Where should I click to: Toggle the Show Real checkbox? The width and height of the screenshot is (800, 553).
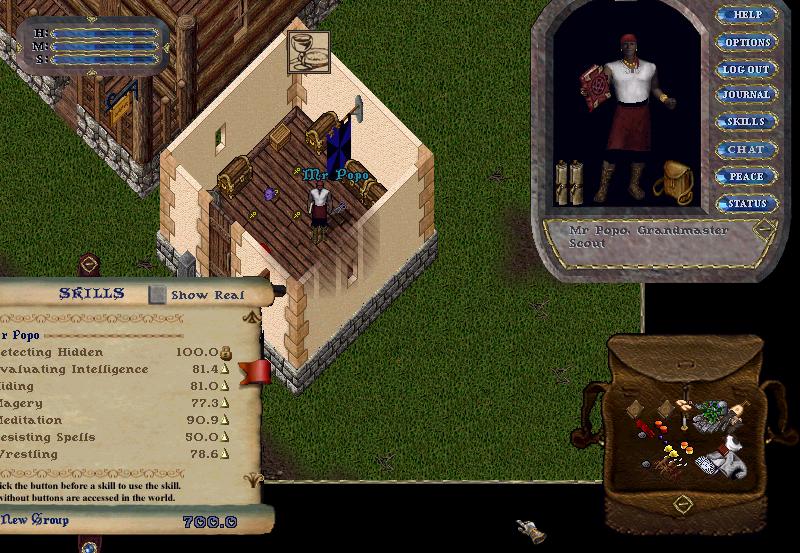(x=158, y=295)
